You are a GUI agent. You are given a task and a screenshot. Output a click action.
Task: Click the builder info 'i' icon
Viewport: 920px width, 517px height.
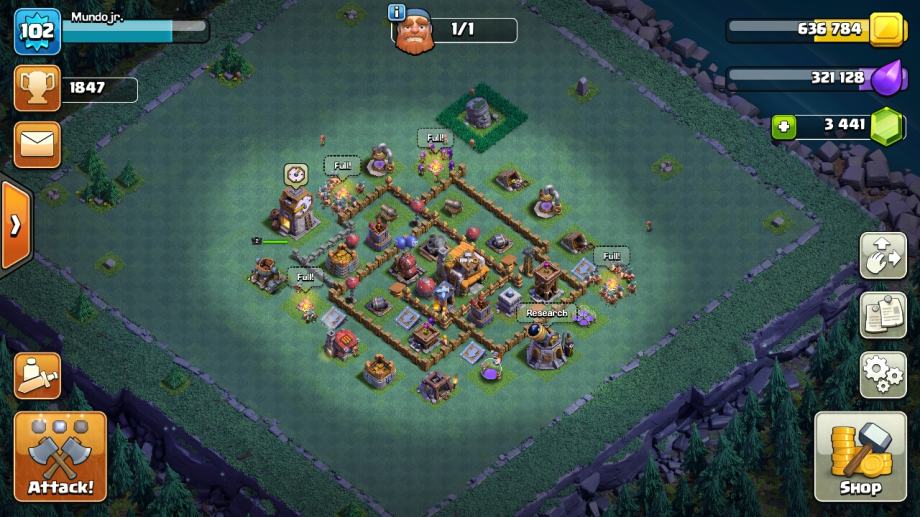pos(397,12)
